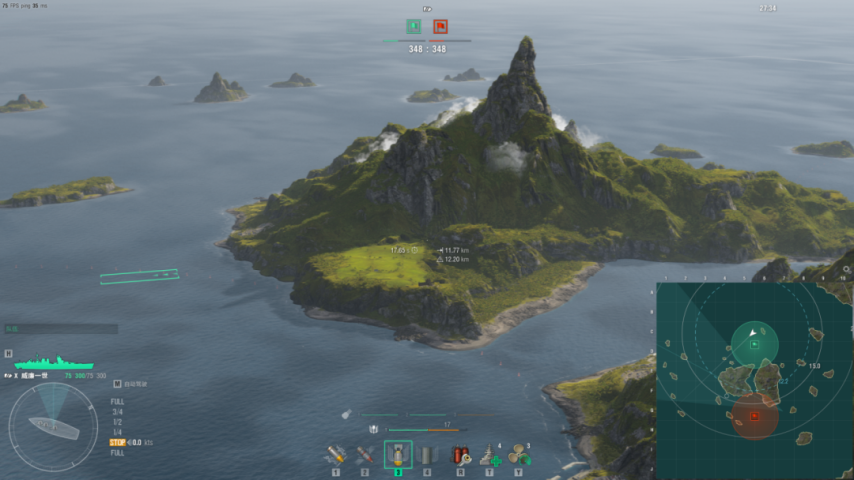Click the green allied base on minimap
The width and height of the screenshot is (854, 480).
tap(754, 343)
